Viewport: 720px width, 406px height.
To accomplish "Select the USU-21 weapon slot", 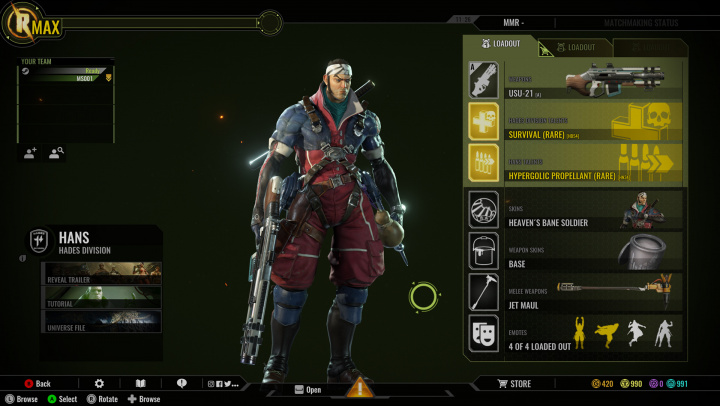I will (575, 79).
